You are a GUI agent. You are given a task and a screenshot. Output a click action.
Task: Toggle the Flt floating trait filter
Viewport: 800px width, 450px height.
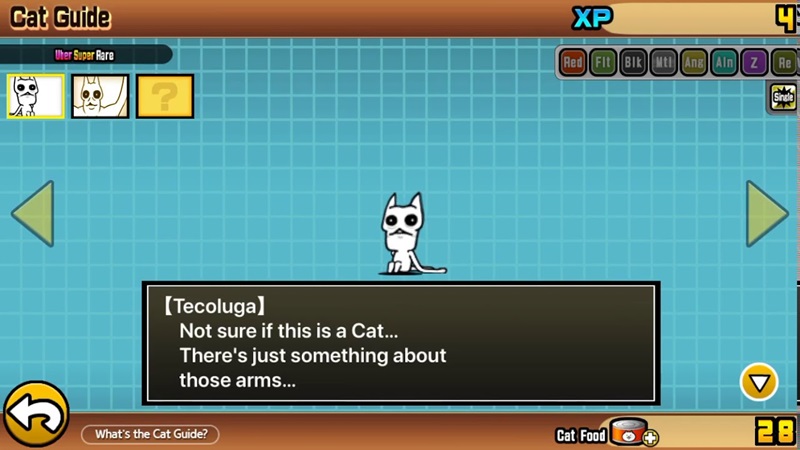pos(603,63)
